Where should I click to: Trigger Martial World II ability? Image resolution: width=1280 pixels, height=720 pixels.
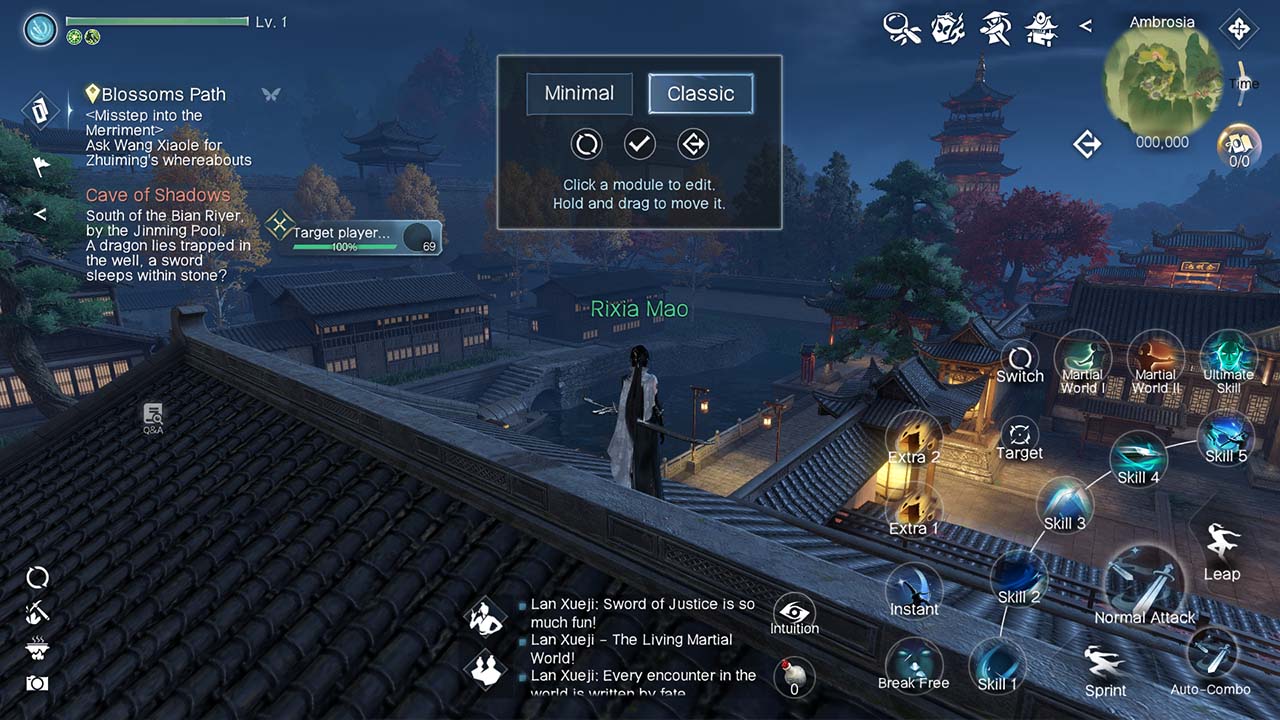[1156, 360]
